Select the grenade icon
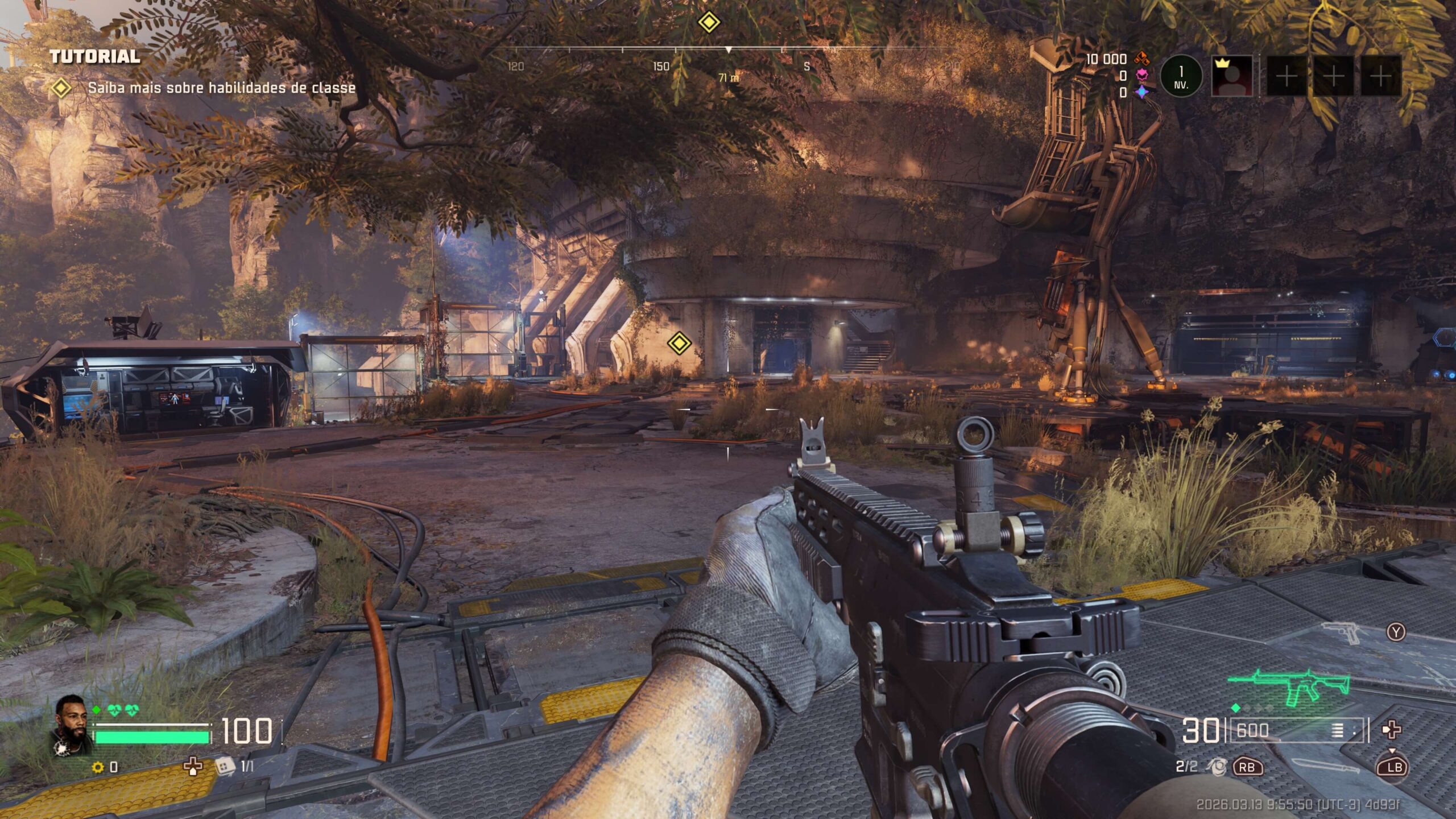 coord(1217,767)
